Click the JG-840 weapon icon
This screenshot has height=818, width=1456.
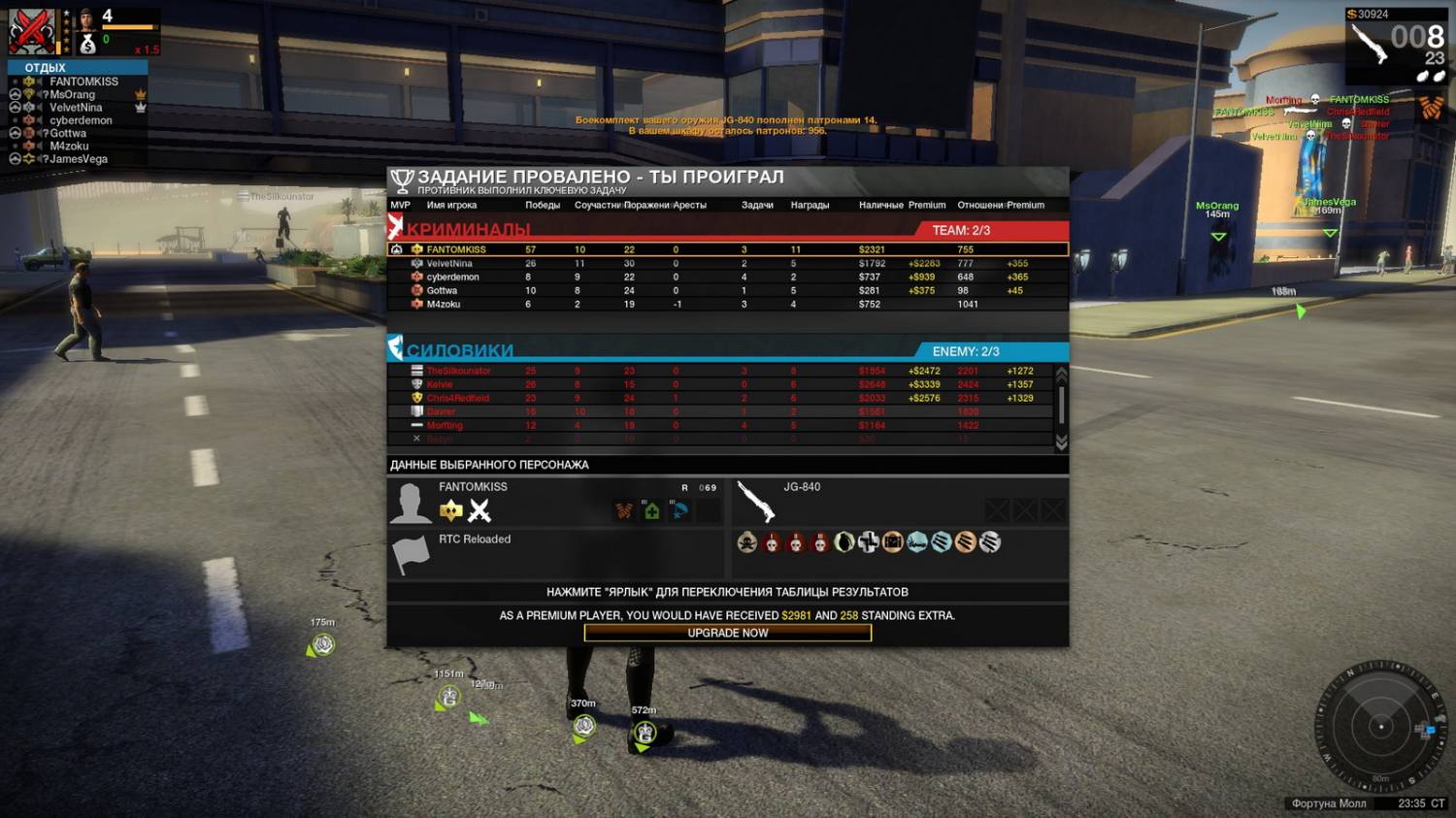756,503
